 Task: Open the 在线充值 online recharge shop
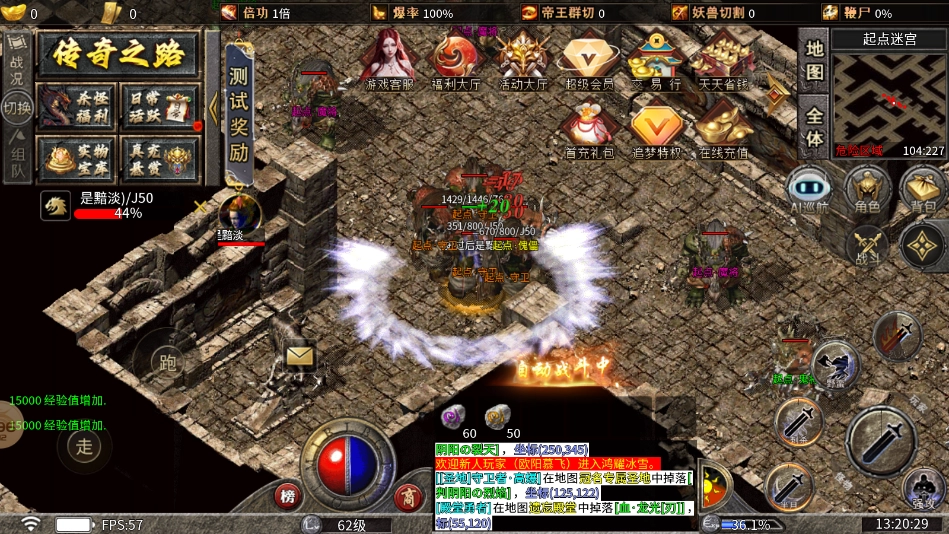(x=723, y=130)
